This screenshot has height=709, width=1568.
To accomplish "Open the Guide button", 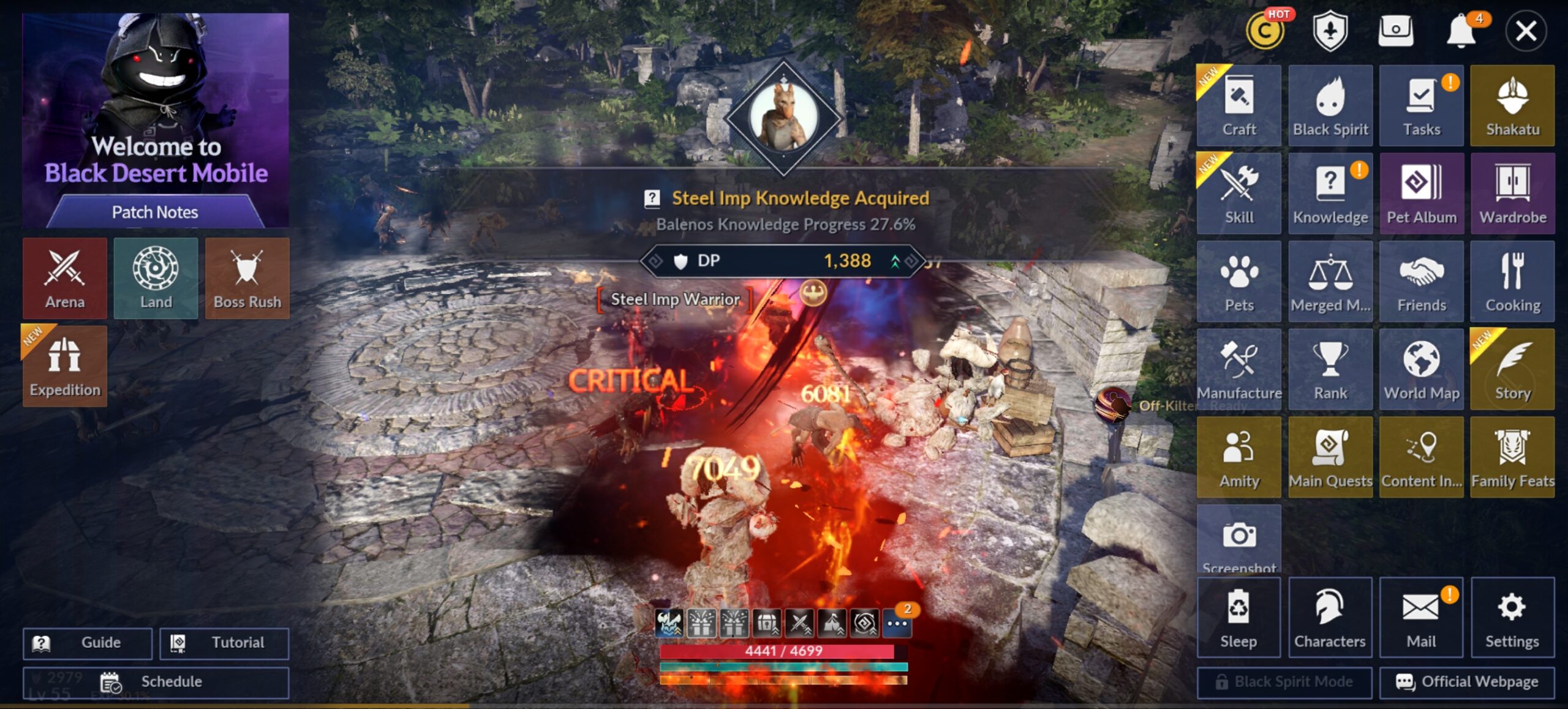I will point(88,643).
